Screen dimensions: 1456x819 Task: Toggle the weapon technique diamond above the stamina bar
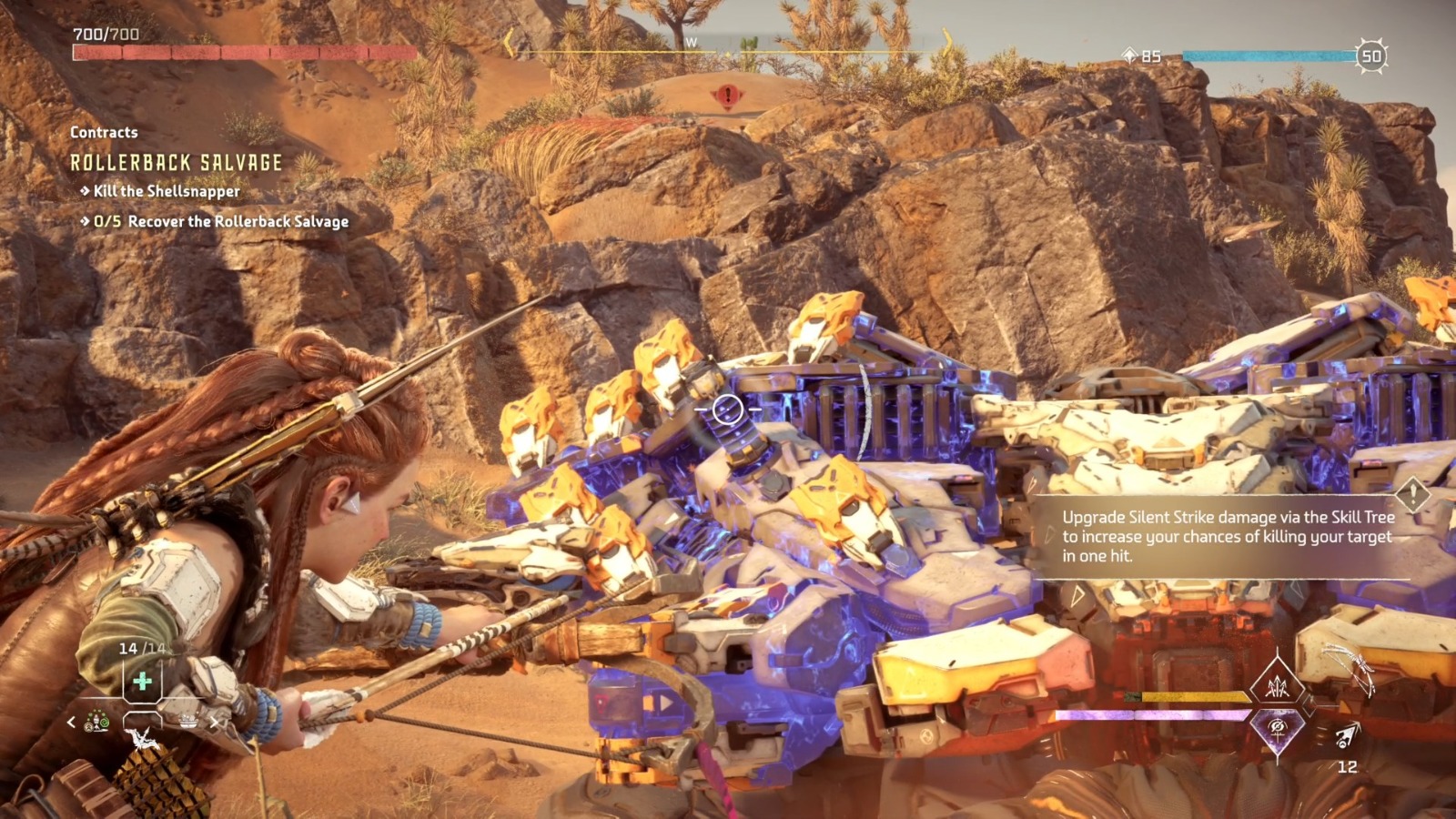click(1277, 686)
